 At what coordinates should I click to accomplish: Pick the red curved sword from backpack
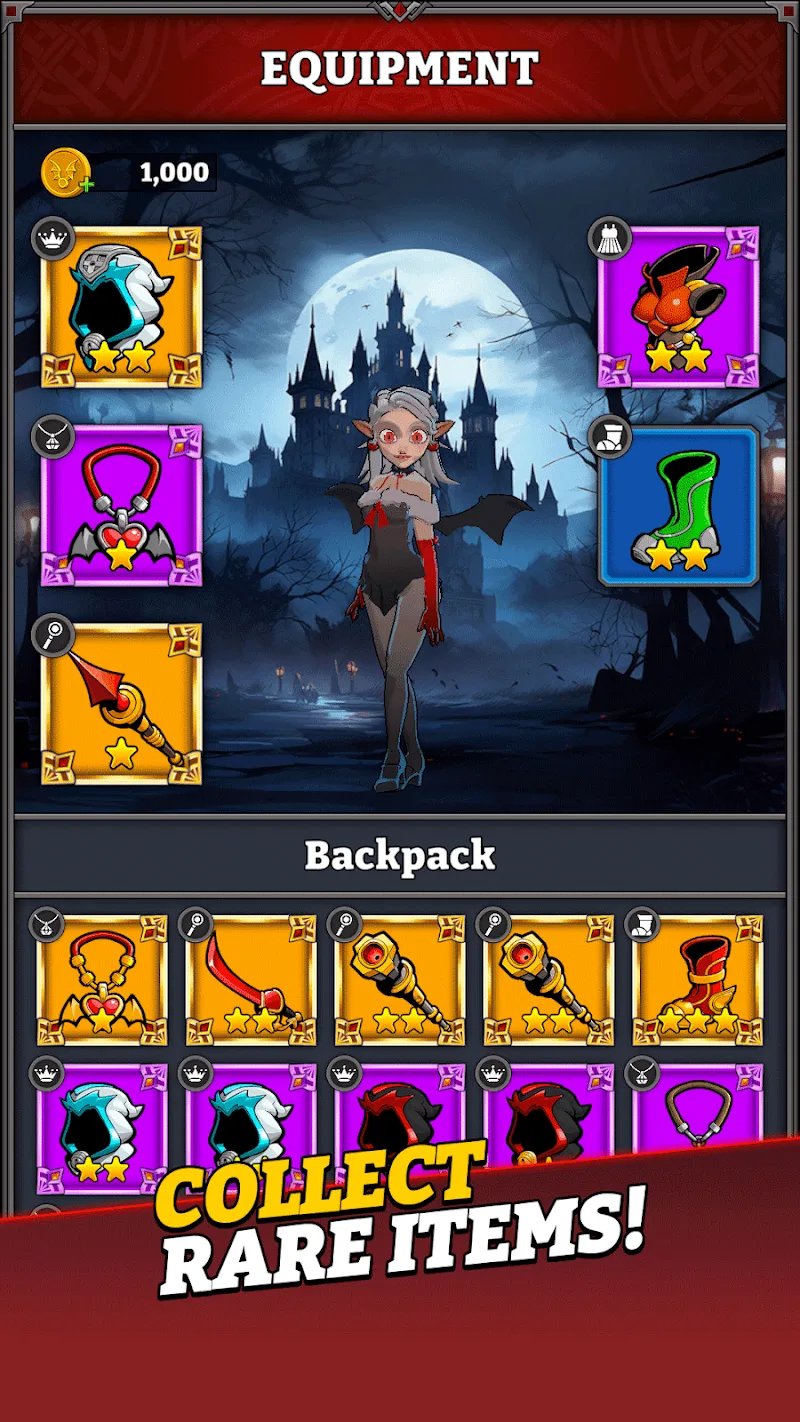pyautogui.click(x=251, y=980)
